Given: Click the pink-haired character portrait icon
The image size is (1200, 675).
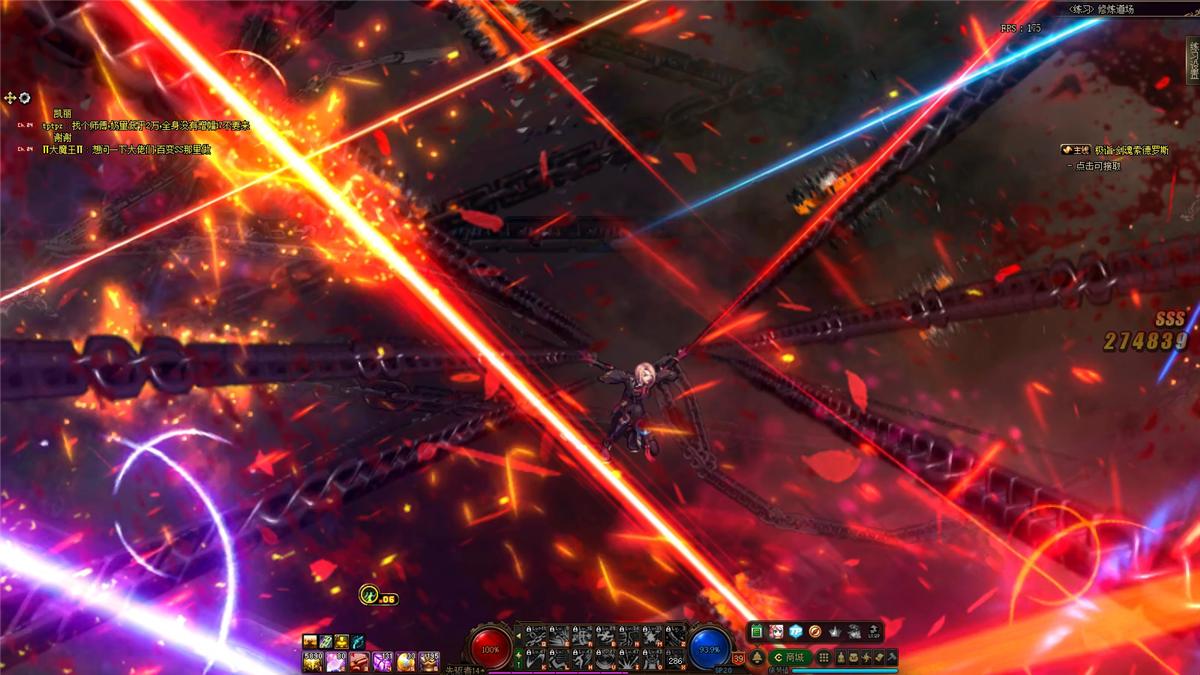Looking at the screenshot, I should [776, 632].
